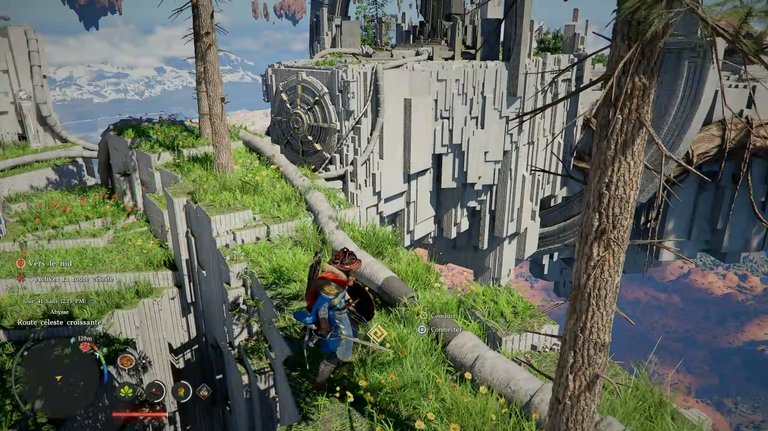Screen dimensions: 768x431
Task: Click the "Activer la route céleste" objective
Action: pos(70,278)
